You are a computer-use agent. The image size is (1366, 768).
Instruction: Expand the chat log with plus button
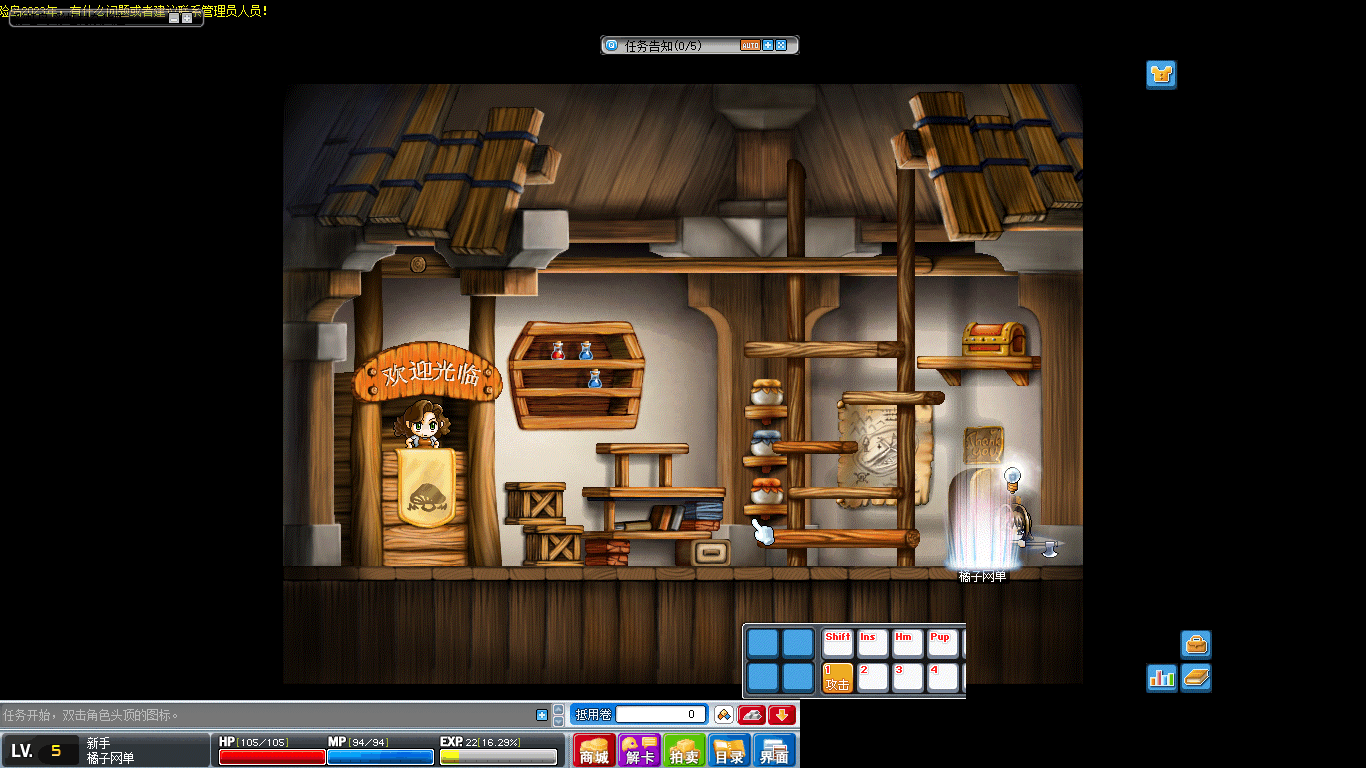point(542,714)
